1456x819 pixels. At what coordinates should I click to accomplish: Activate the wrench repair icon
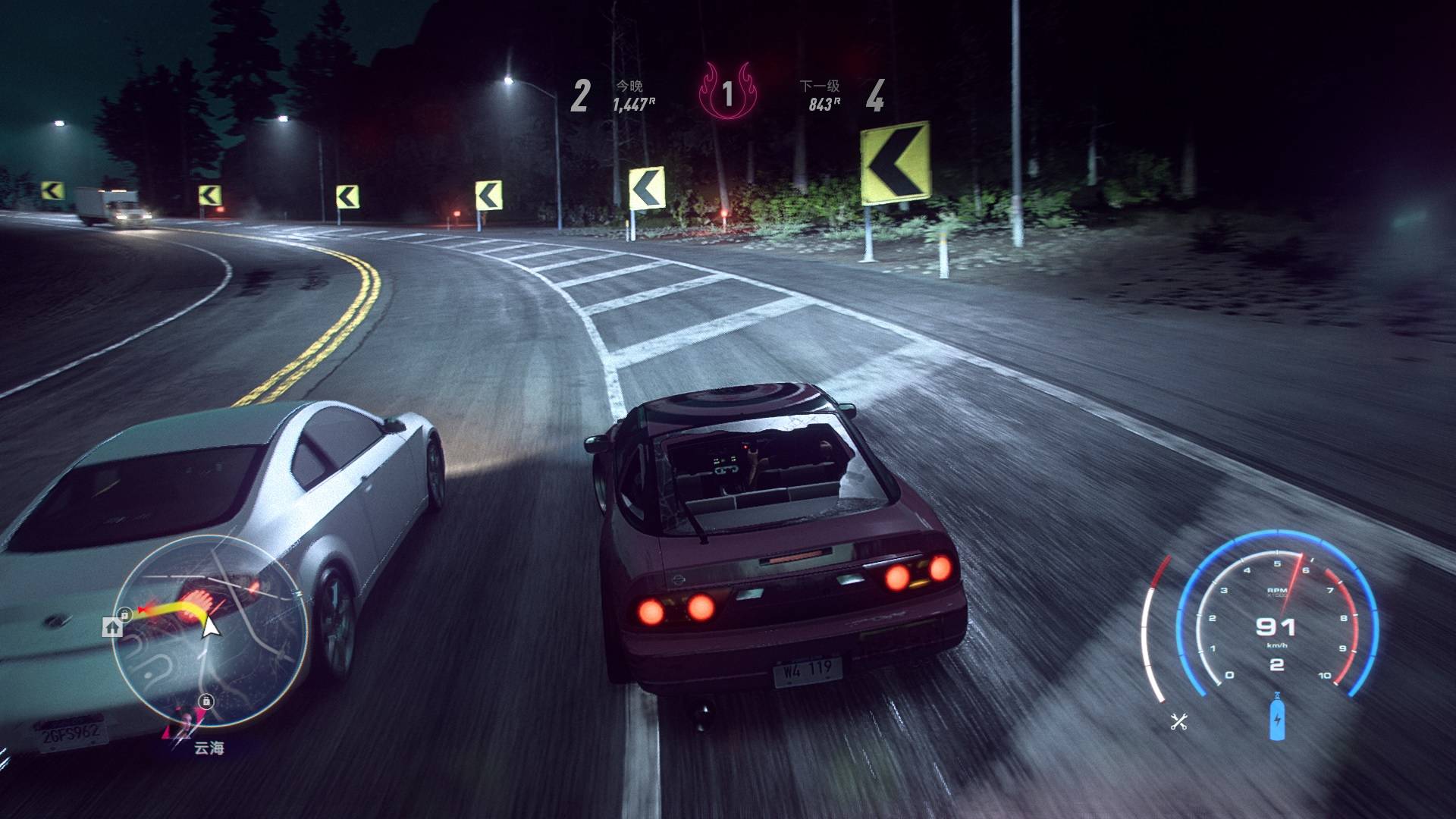1178,721
